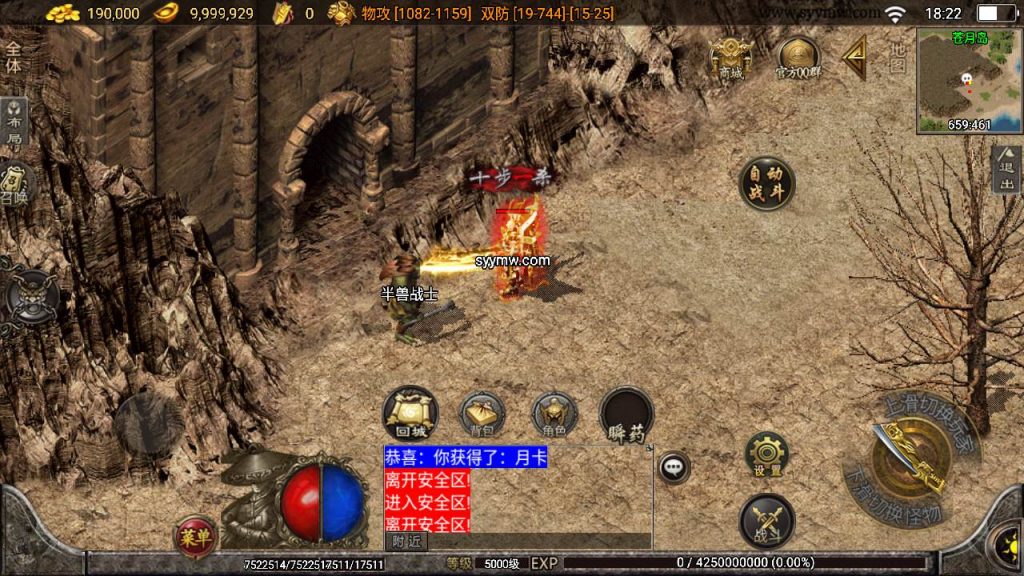The height and width of the screenshot is (576, 1024).
Task: Open the 地图 map button
Action: [897, 57]
